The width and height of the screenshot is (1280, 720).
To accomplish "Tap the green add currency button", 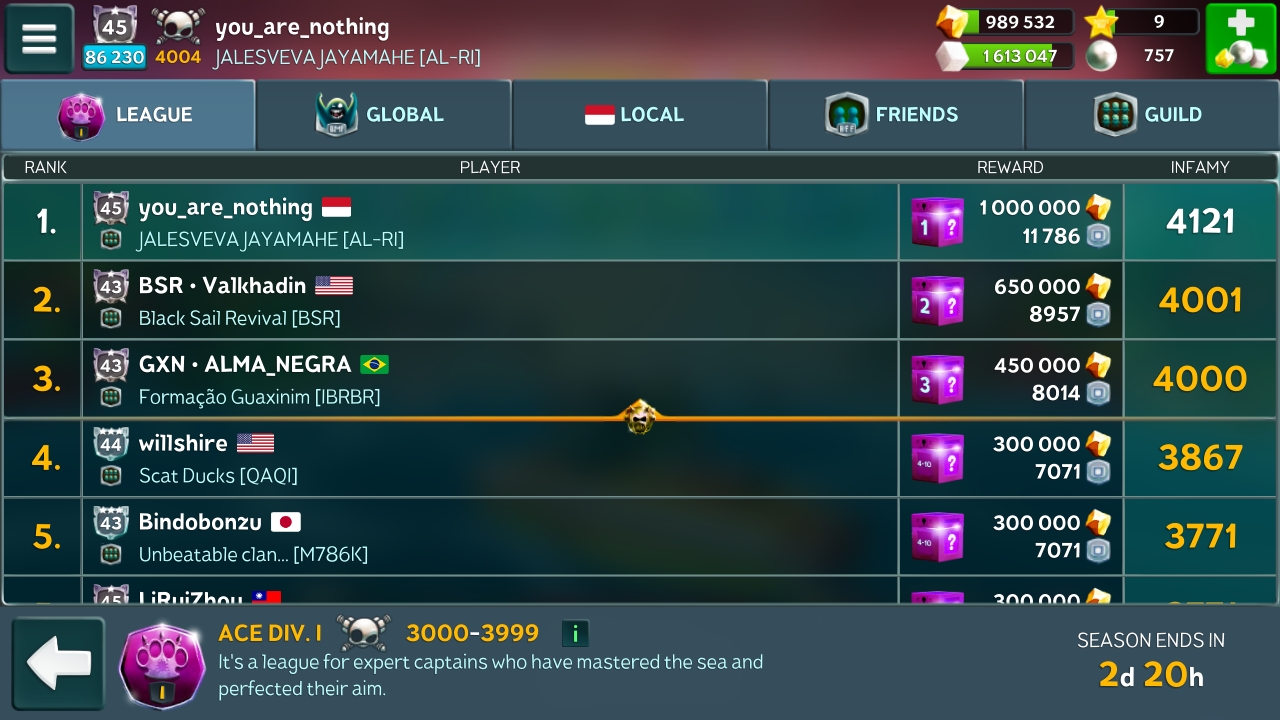I will tap(1239, 39).
